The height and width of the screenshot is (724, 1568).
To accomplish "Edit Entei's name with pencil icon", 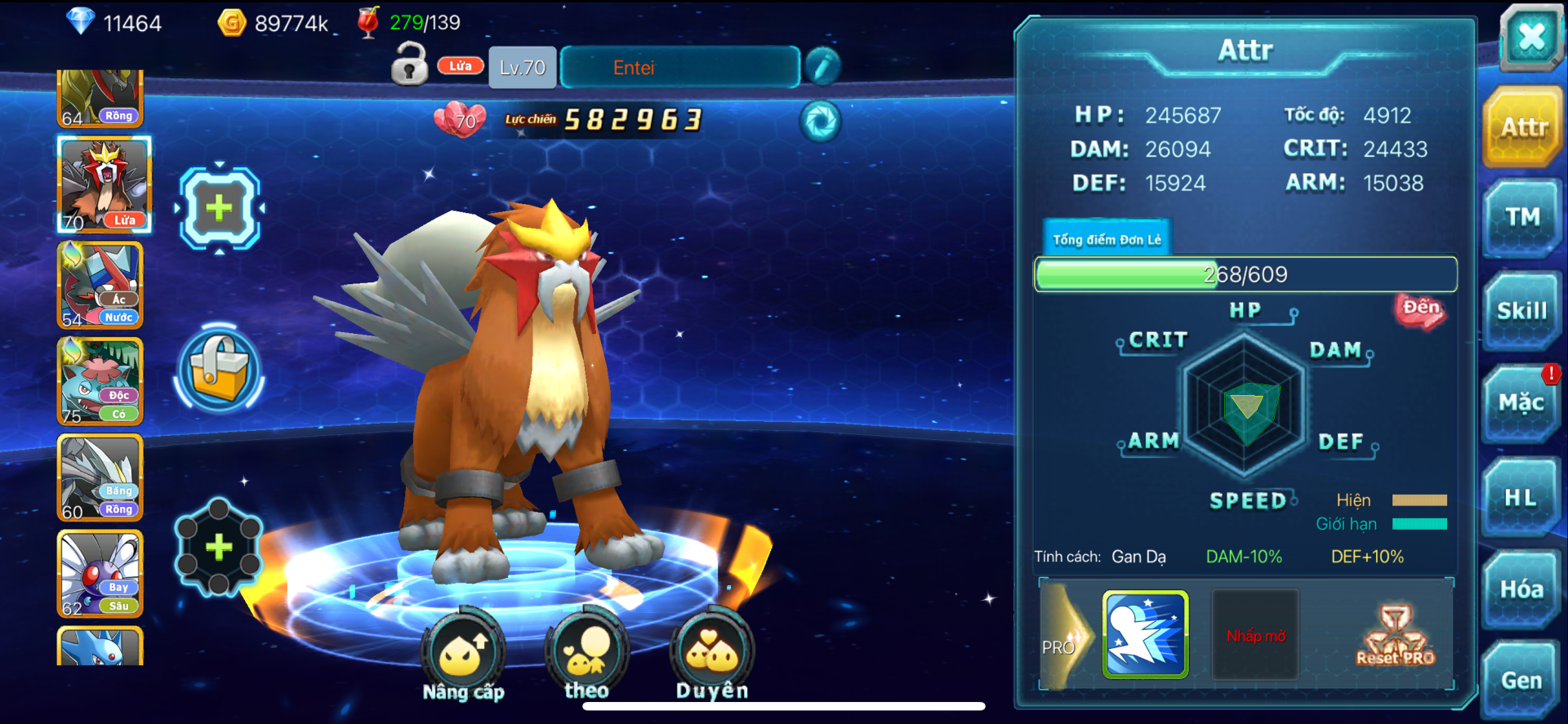I will click(x=822, y=66).
